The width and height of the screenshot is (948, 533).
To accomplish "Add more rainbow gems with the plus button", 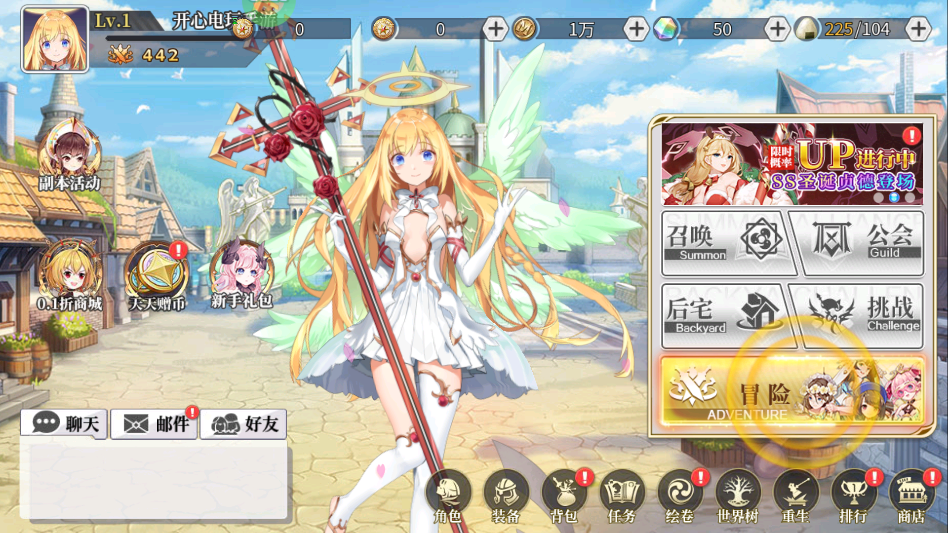I will click(x=777, y=29).
